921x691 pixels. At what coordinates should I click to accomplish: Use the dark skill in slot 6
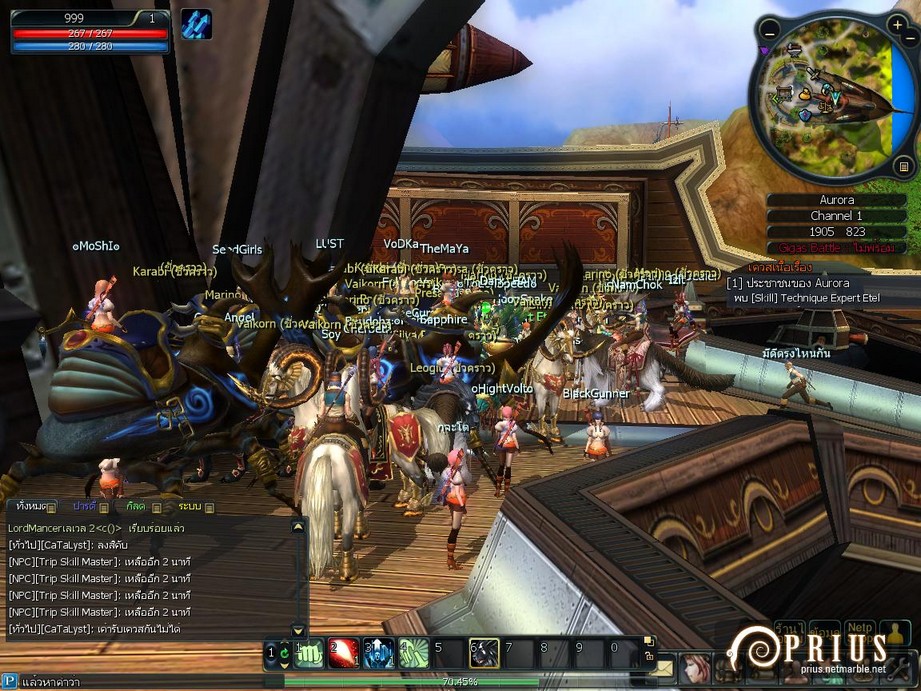click(485, 653)
